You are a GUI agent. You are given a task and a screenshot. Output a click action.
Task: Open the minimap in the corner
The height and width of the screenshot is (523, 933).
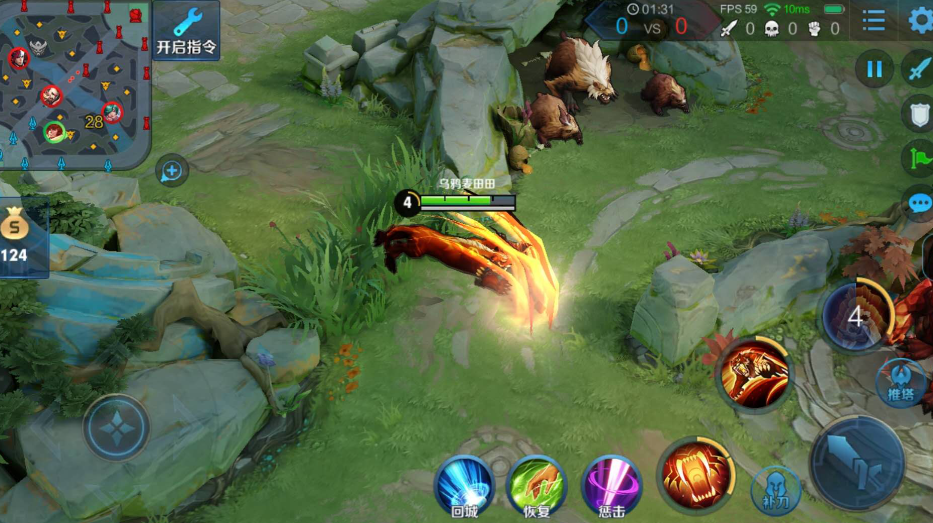click(73, 80)
